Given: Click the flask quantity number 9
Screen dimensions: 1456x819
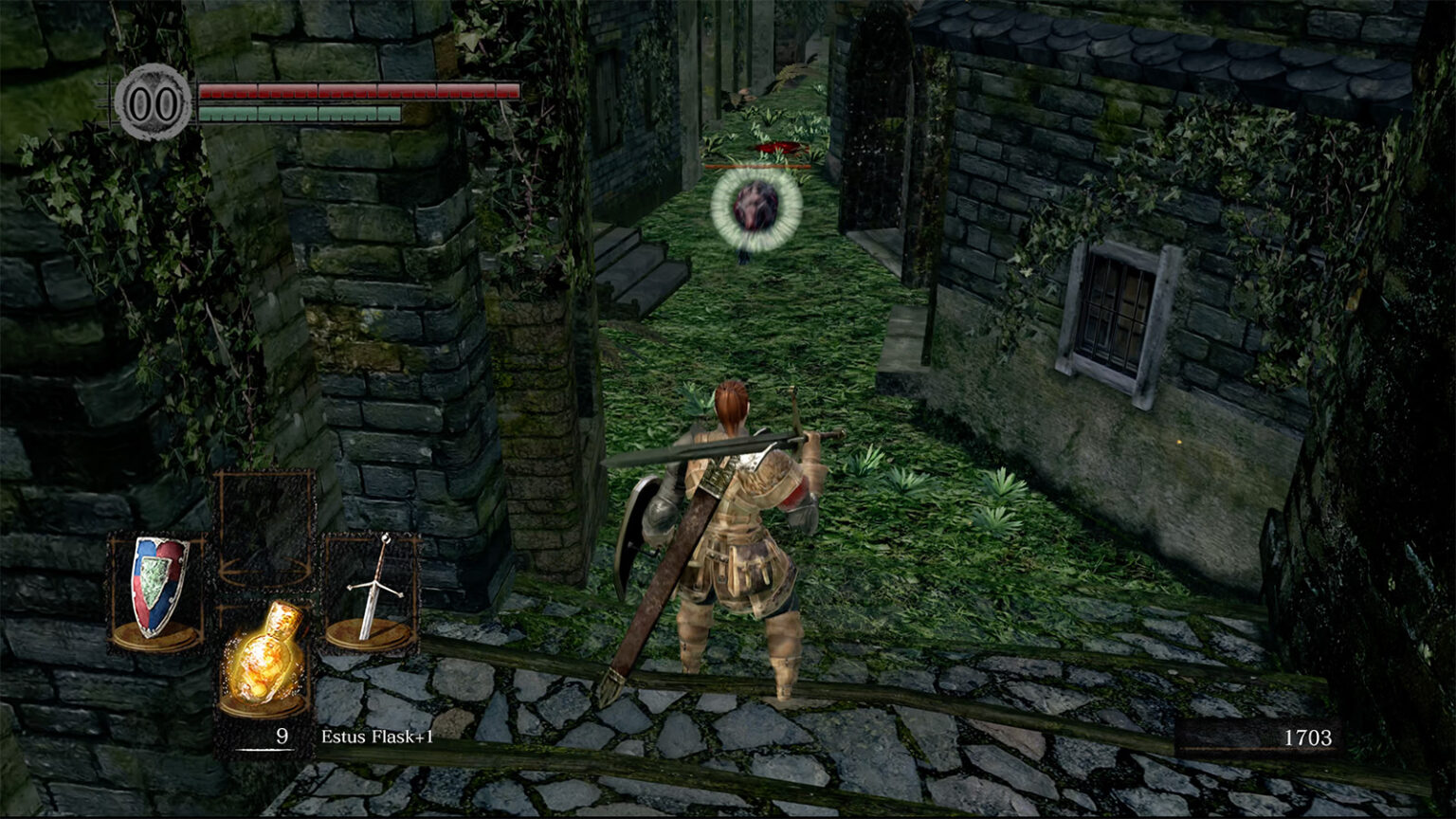Looking at the screenshot, I should [x=282, y=736].
